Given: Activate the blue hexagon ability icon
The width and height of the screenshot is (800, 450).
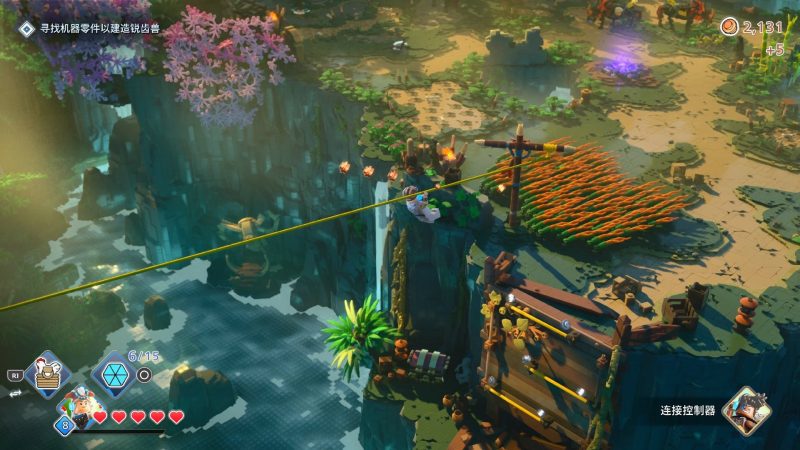Looking at the screenshot, I should (114, 374).
